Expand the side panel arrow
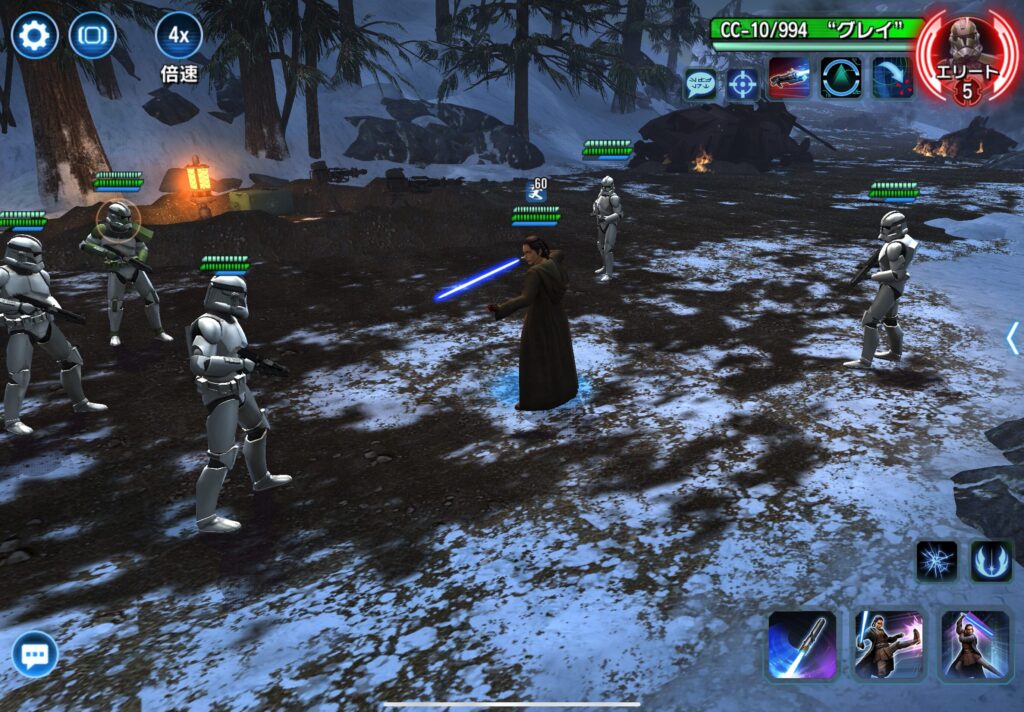1024x712 pixels. [x=1012, y=338]
